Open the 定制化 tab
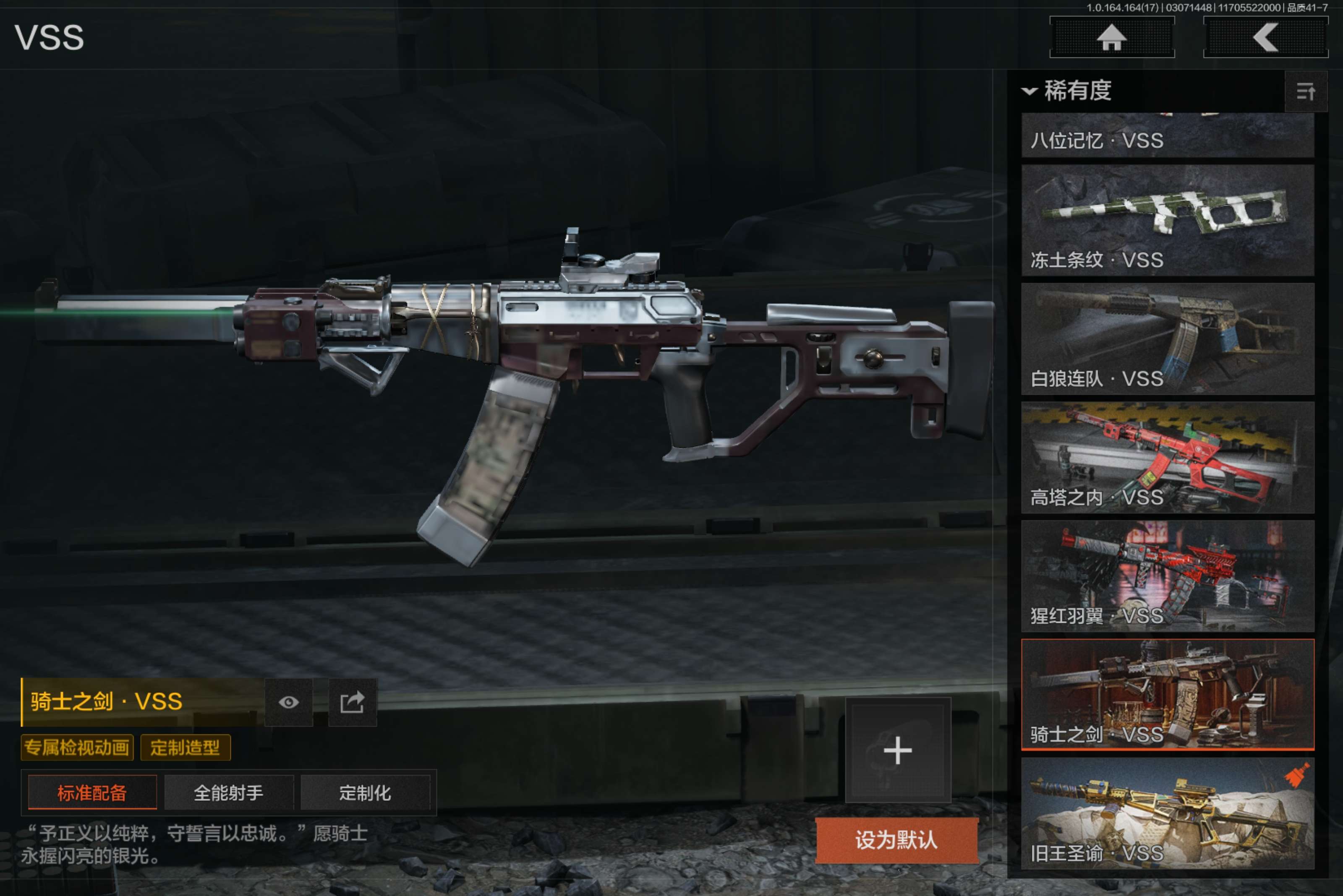This screenshot has height=896, width=1343. (365, 792)
